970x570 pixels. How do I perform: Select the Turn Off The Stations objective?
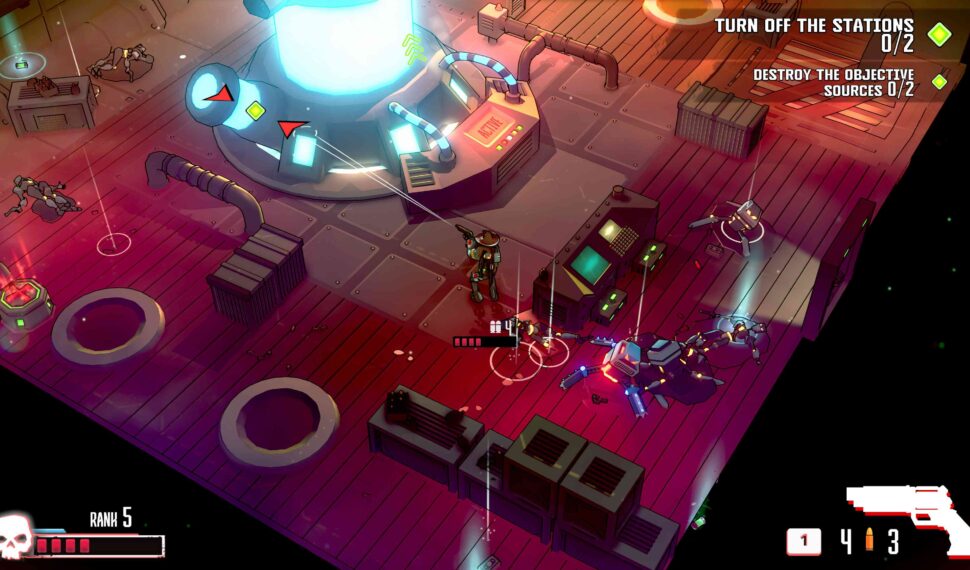[813, 33]
